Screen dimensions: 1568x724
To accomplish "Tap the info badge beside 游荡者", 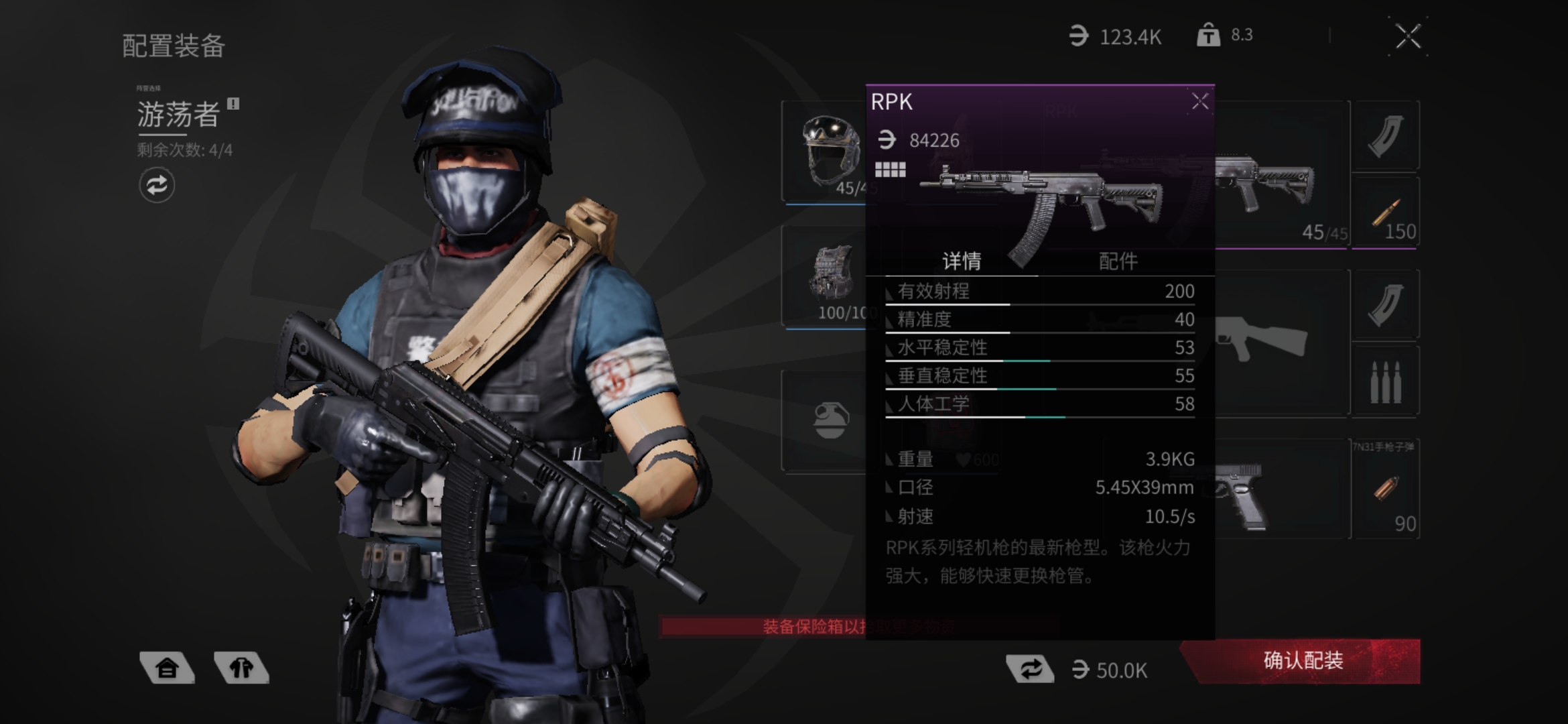I will (233, 104).
